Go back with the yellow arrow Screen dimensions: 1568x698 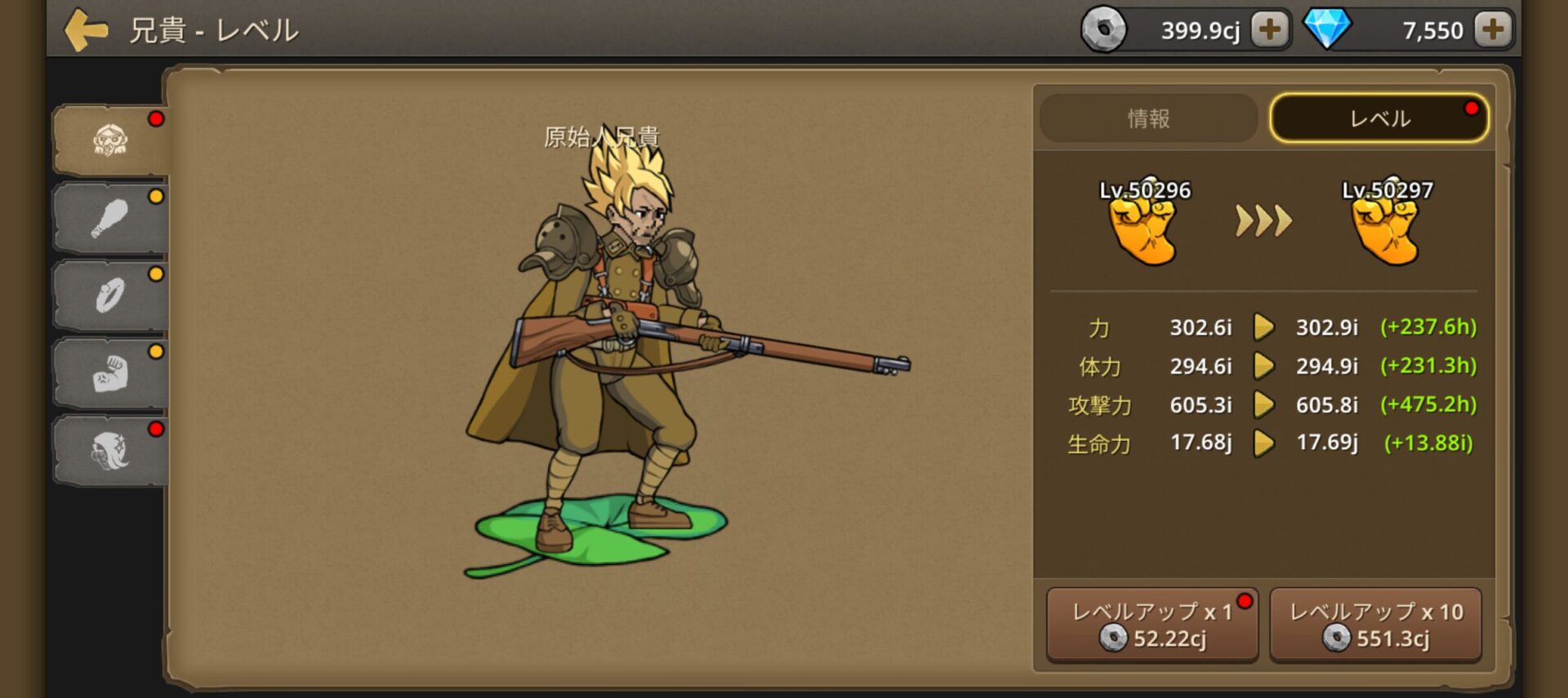coord(86,30)
